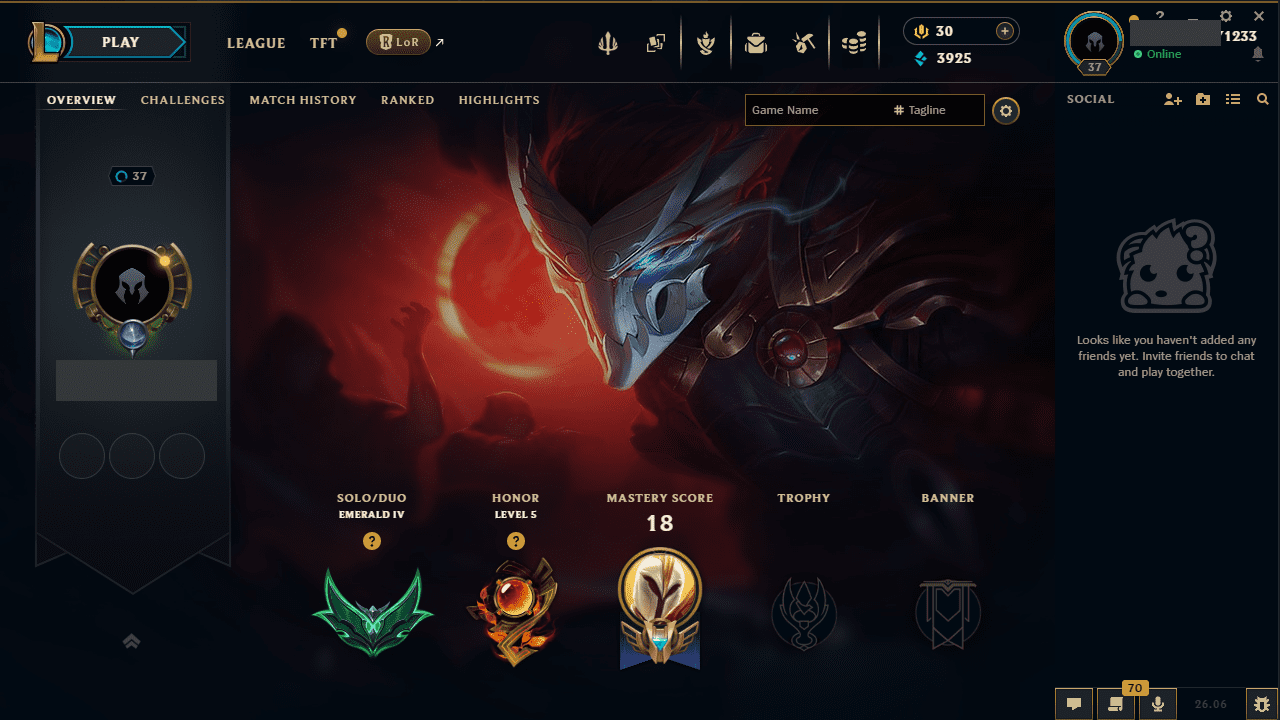
Task: Open the Ranked tab
Action: (x=407, y=100)
